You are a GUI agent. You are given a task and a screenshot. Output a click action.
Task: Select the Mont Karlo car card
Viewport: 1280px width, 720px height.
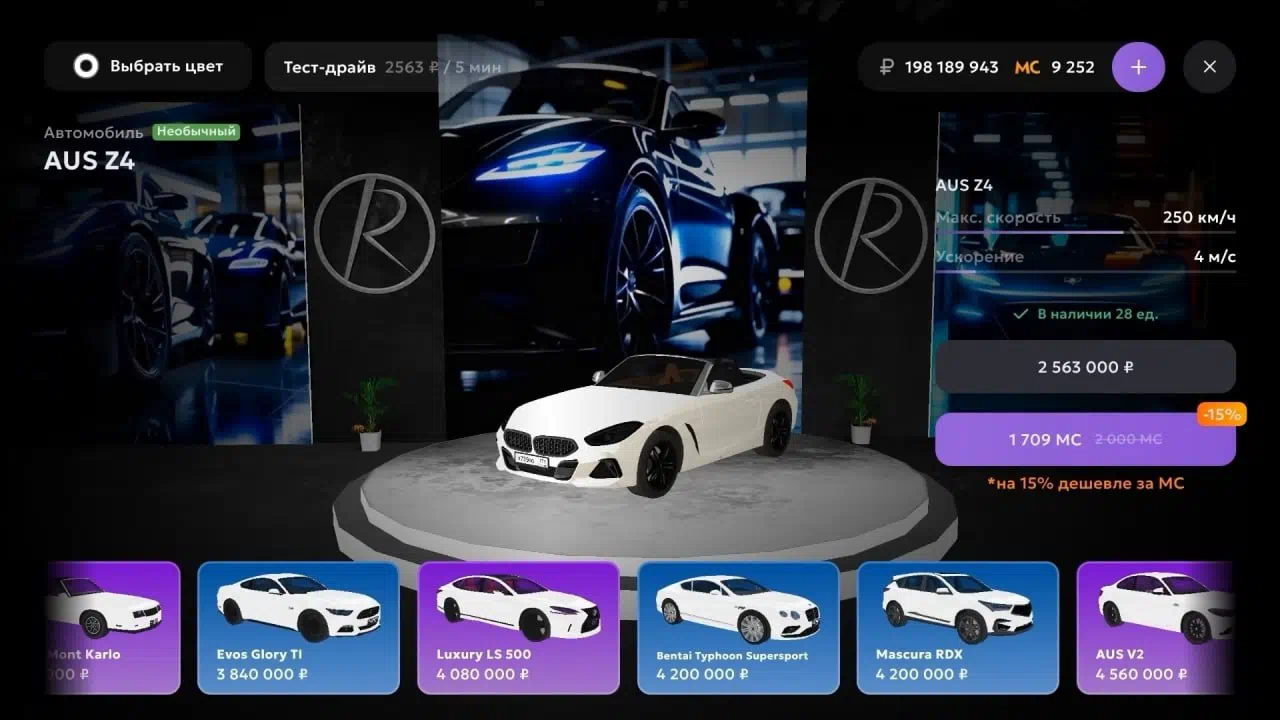tap(112, 628)
